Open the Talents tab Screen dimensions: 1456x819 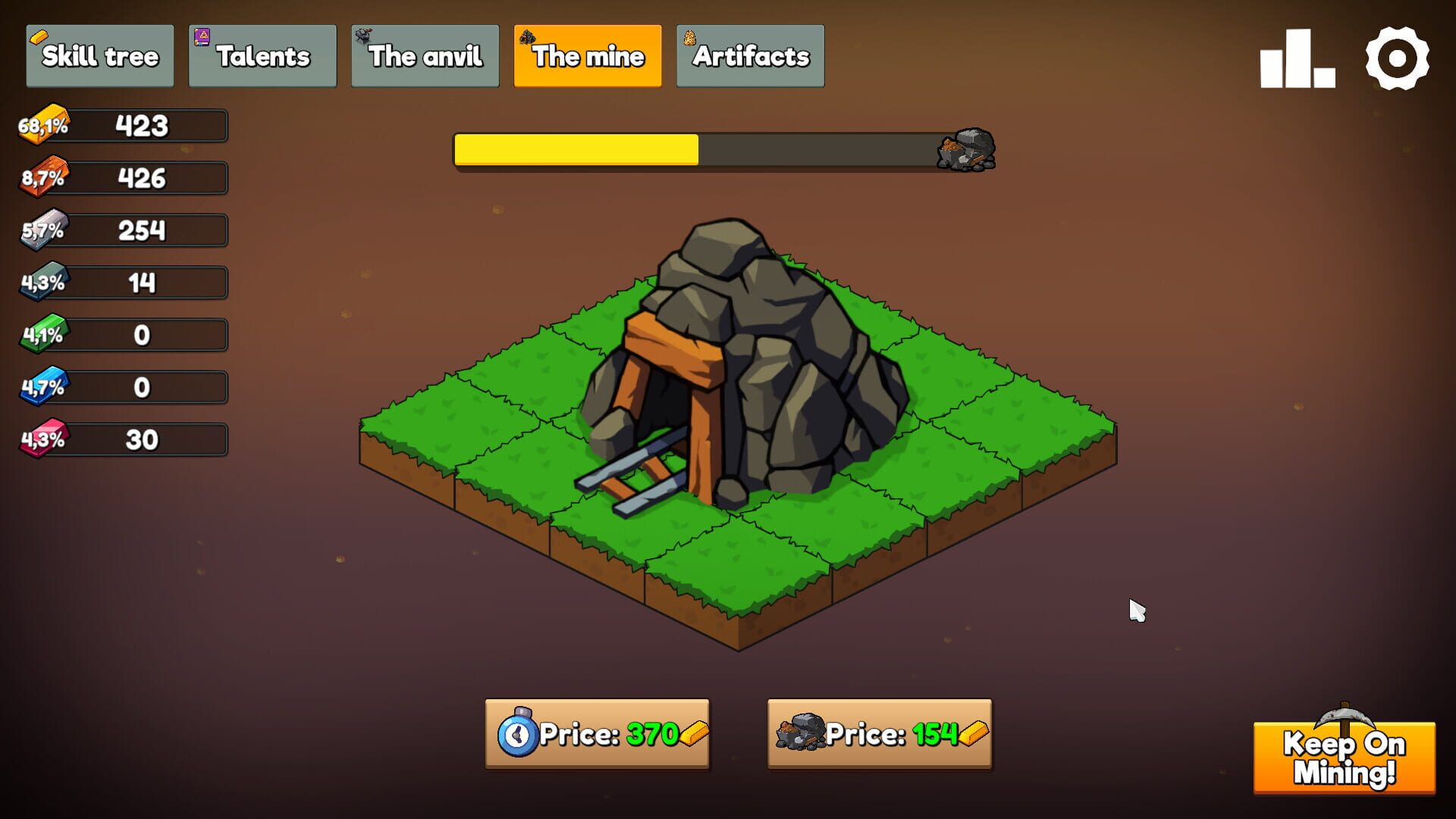(x=262, y=55)
